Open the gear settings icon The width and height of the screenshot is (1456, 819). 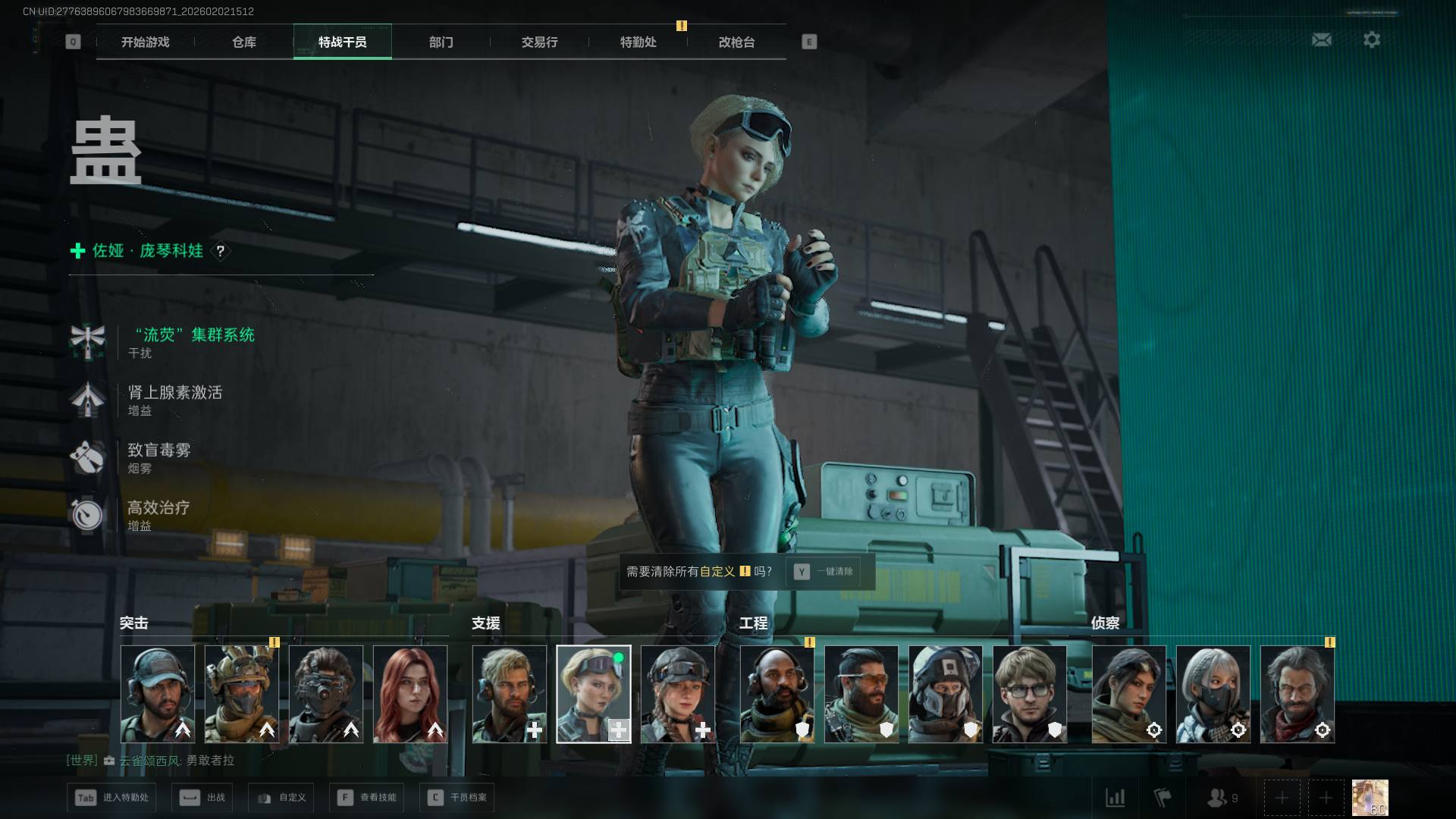[x=1372, y=39]
